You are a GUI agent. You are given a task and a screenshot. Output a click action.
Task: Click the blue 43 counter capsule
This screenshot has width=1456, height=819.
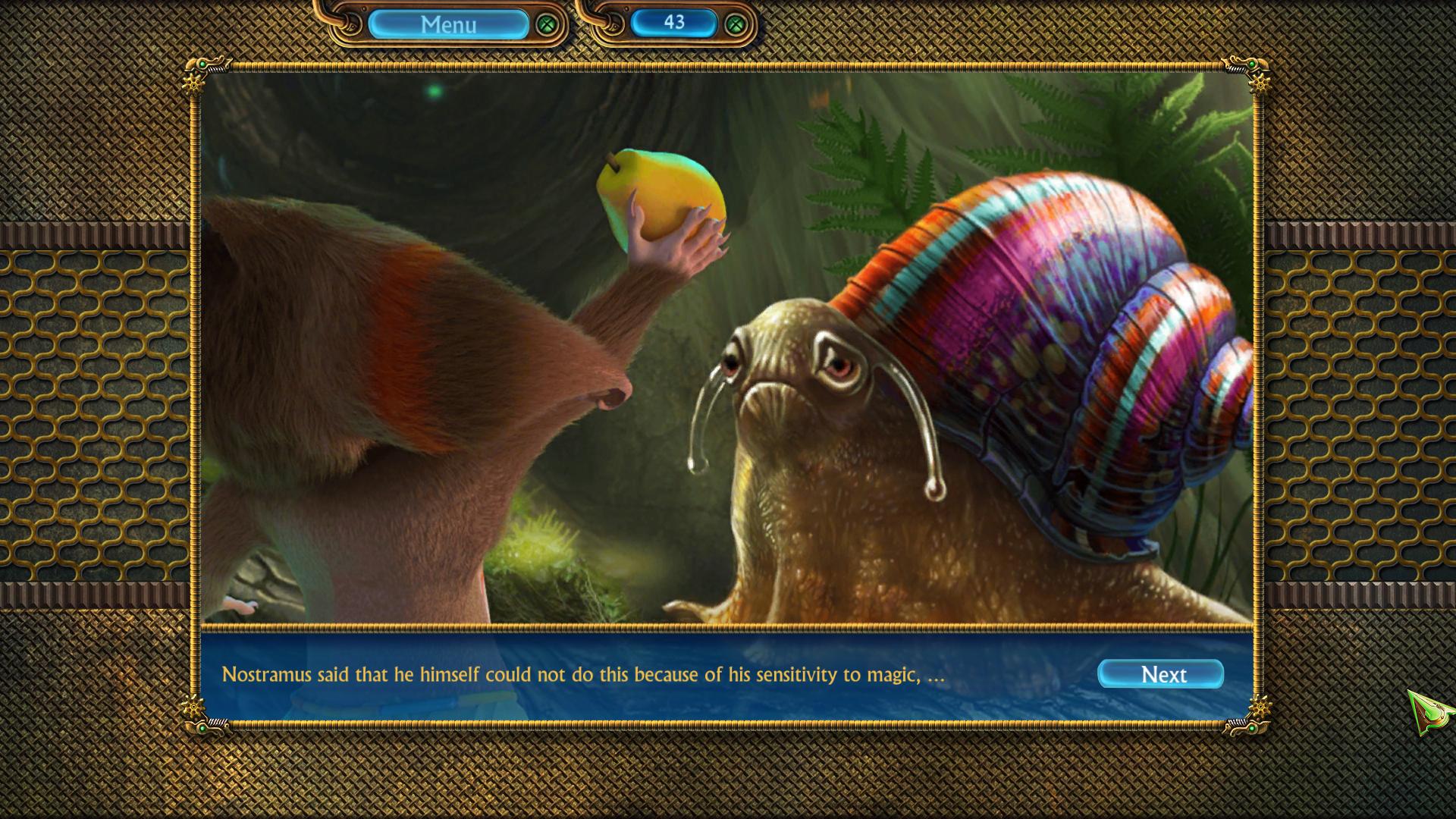673,23
